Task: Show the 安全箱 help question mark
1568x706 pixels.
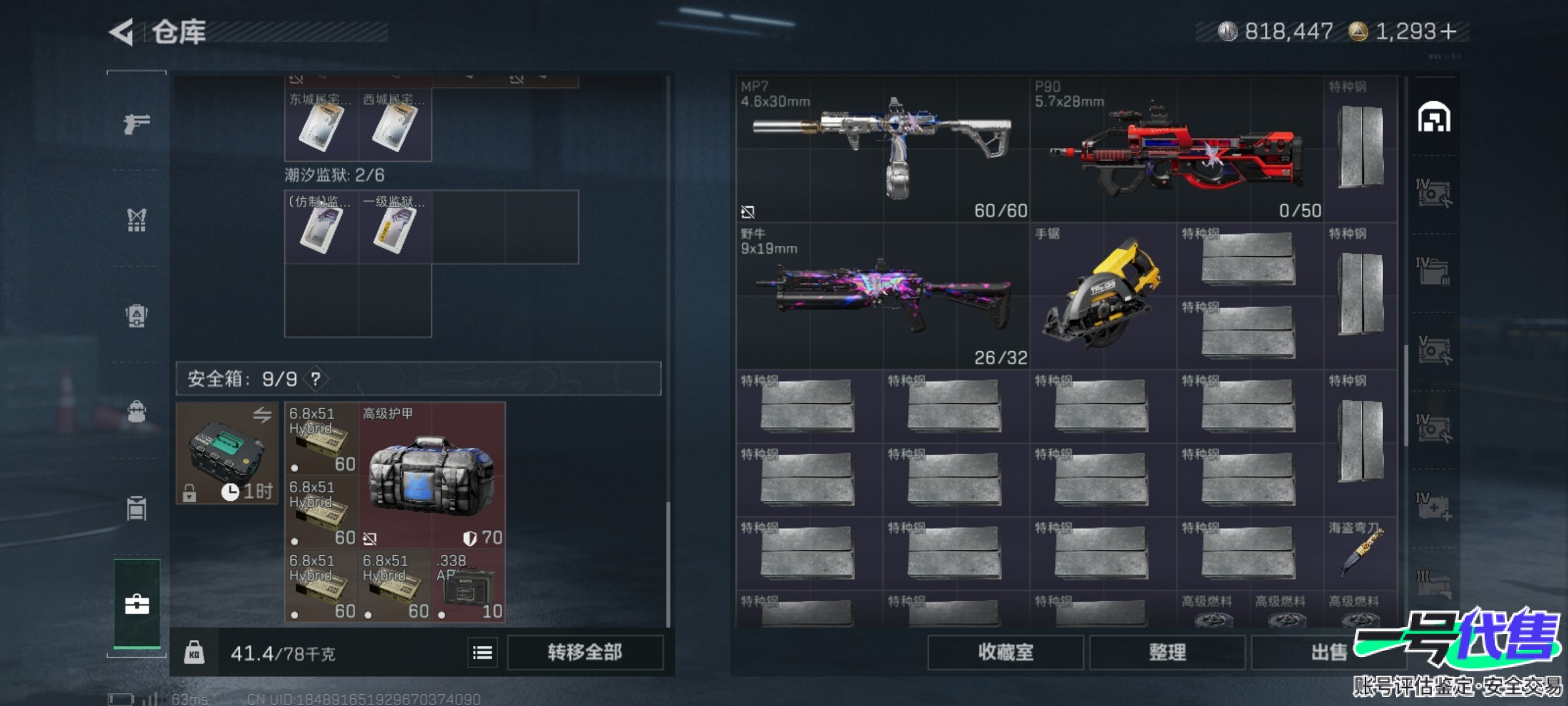Action: 316,378
